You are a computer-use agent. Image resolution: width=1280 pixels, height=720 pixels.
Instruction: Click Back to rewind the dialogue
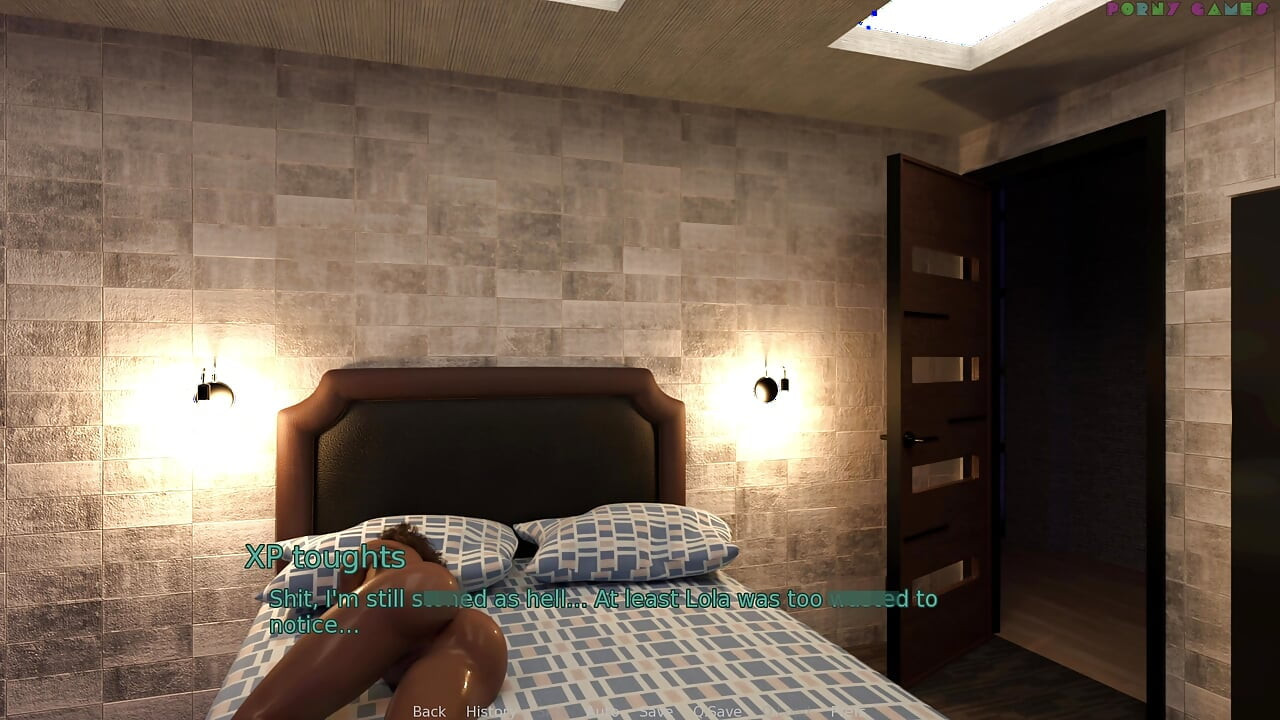428,712
